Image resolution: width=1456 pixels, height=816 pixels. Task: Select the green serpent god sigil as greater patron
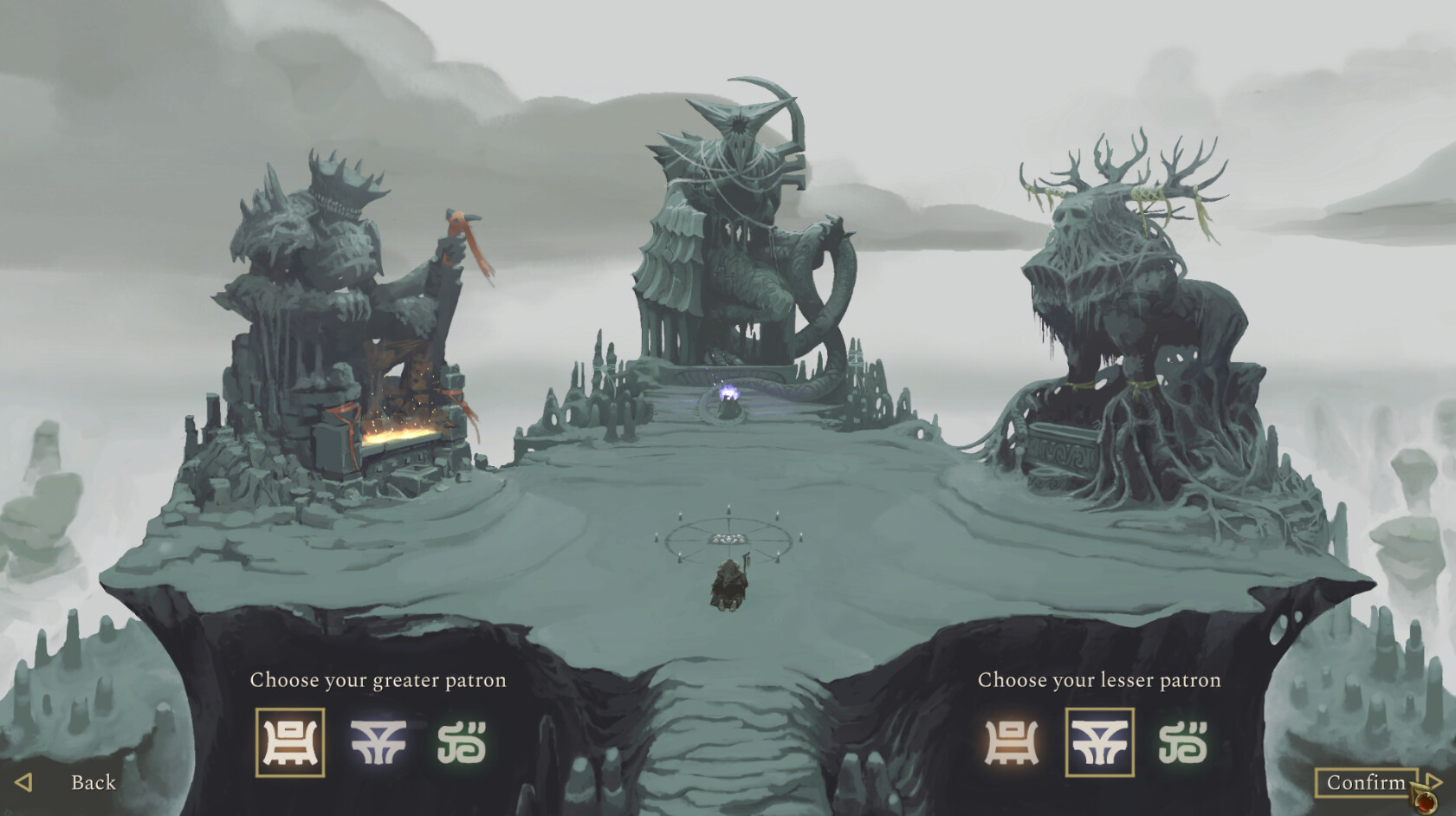463,742
